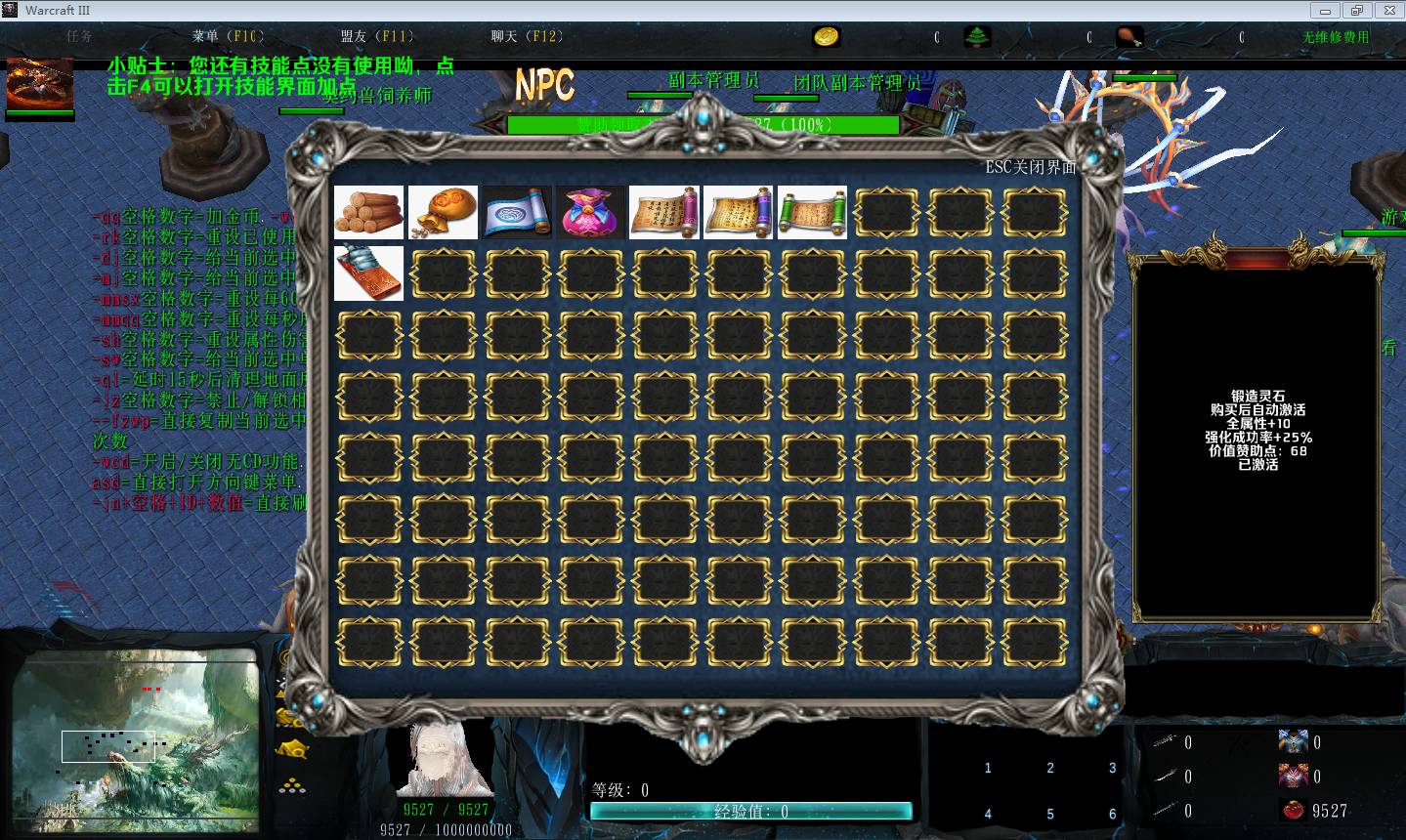
Task: Open the 盟友 (F11) allies menu
Action: pyautogui.click(x=376, y=36)
